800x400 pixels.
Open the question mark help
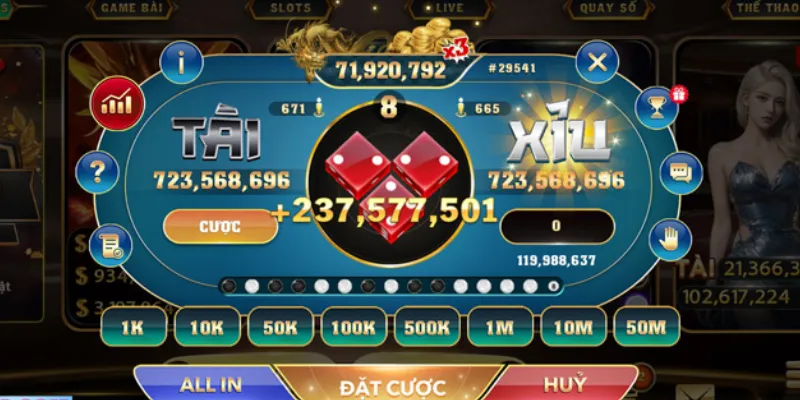pyautogui.click(x=97, y=172)
